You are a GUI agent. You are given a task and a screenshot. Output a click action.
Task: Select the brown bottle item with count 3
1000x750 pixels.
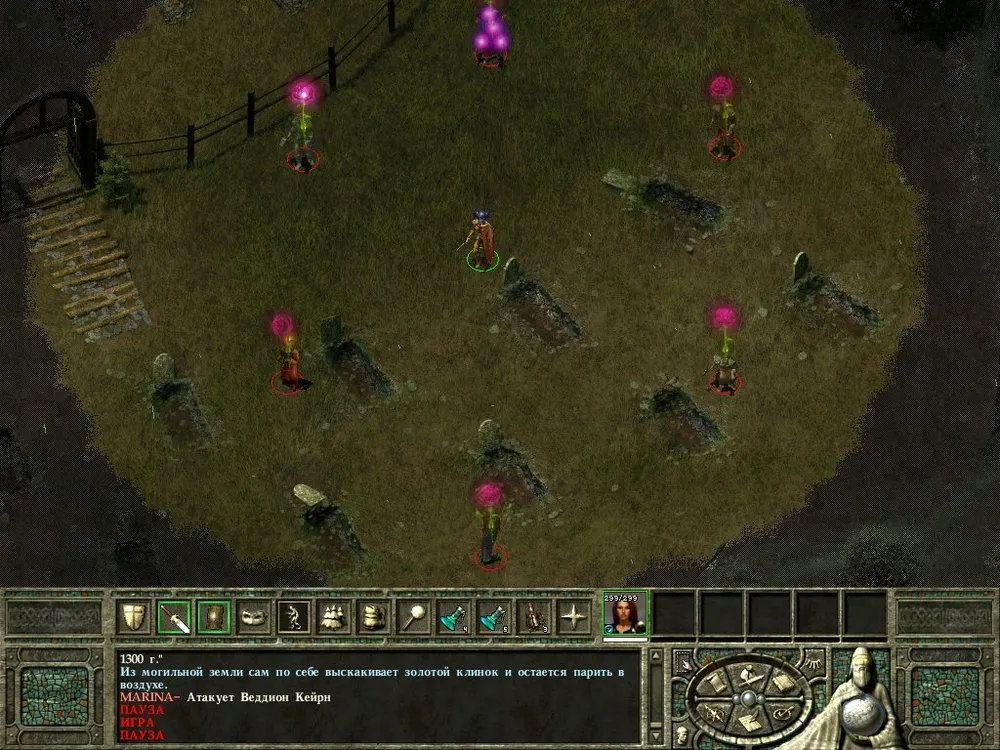534,617
